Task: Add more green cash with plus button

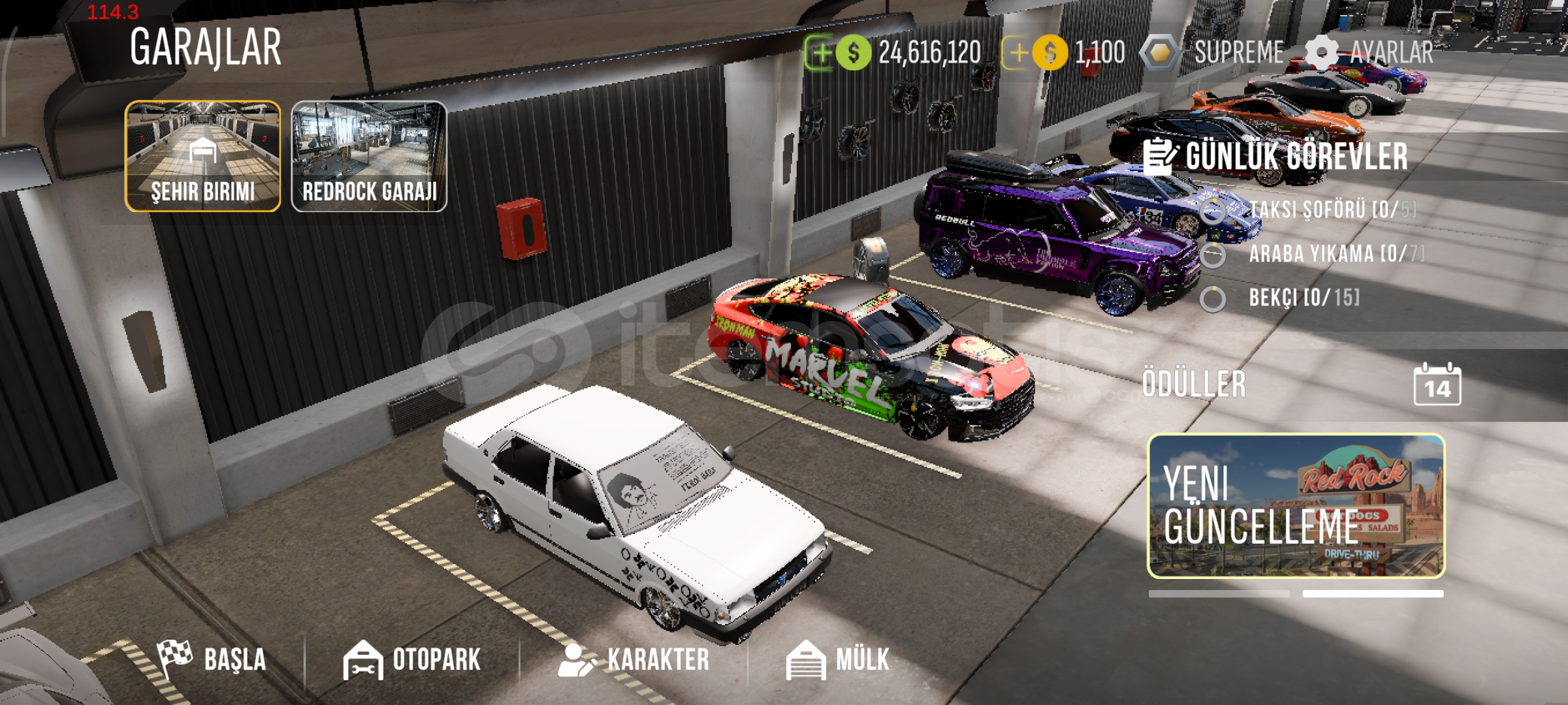Action: point(821,53)
